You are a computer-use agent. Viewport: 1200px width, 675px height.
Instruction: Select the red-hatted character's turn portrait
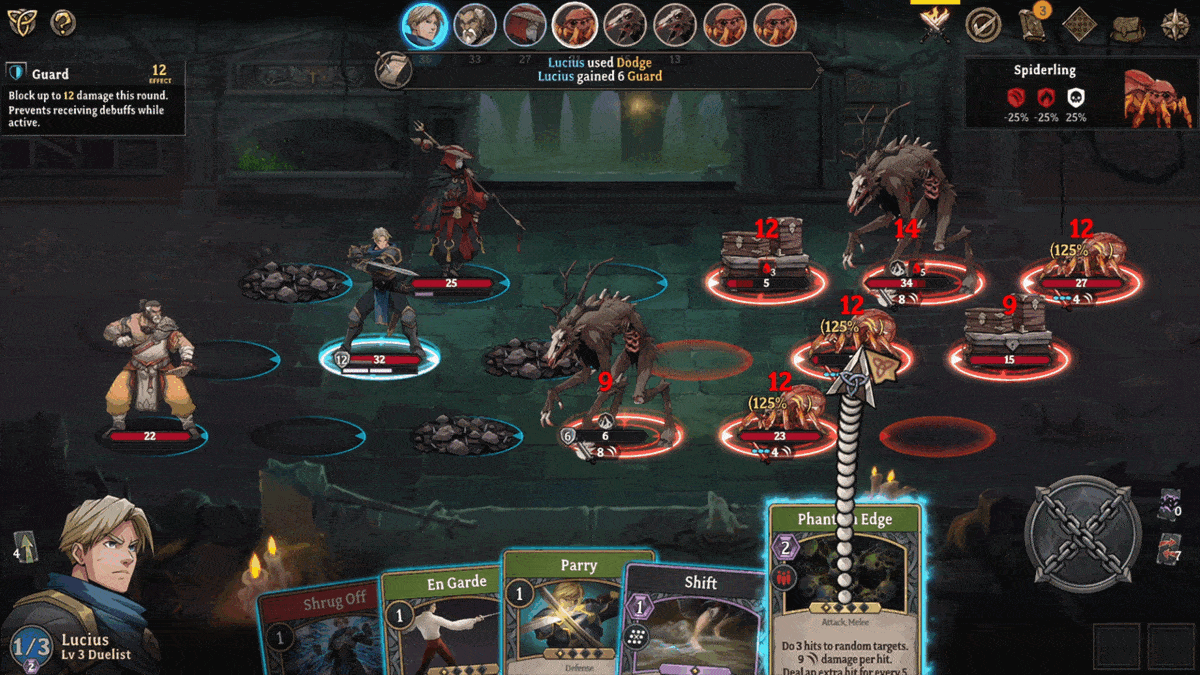pyautogui.click(x=525, y=25)
